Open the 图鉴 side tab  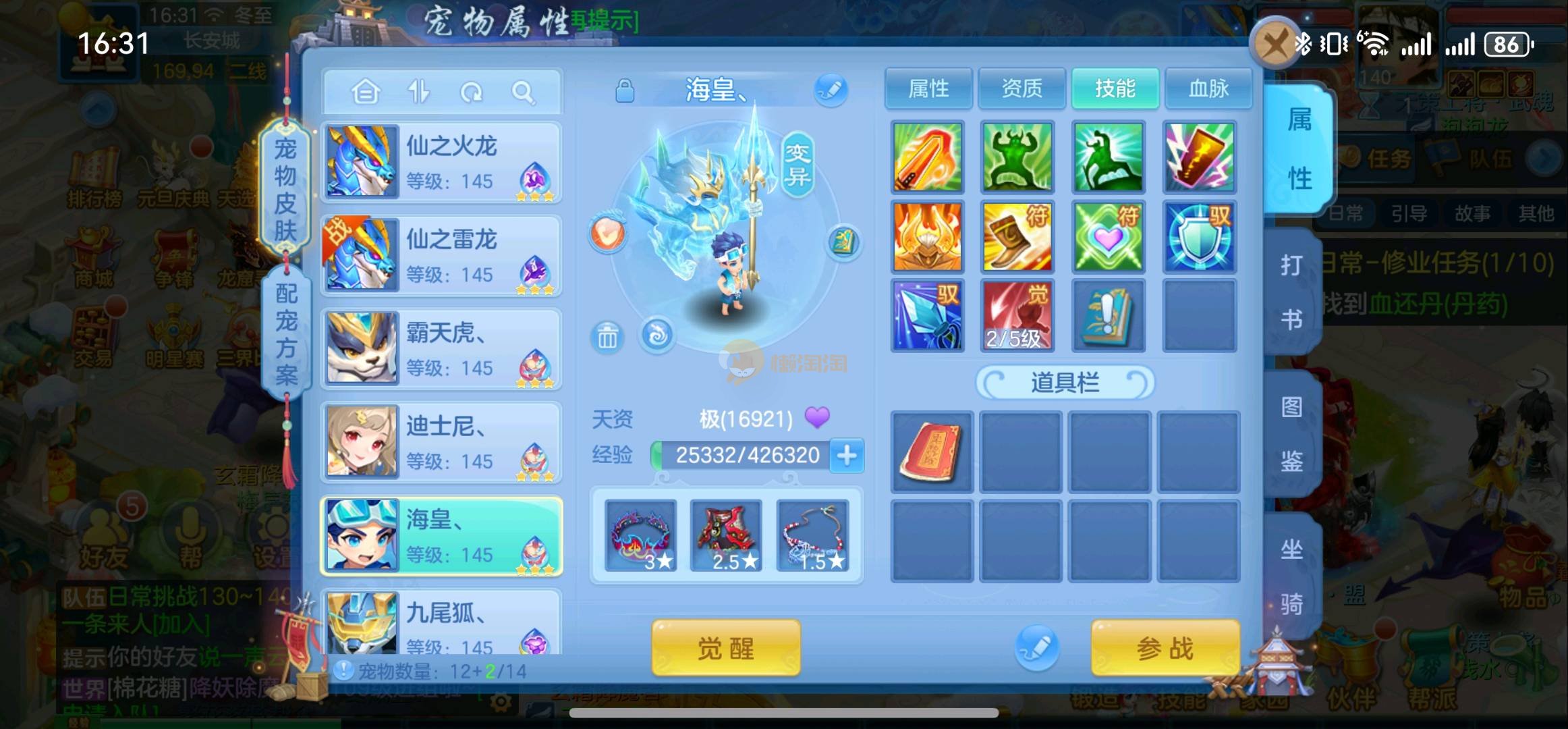coord(1291,433)
